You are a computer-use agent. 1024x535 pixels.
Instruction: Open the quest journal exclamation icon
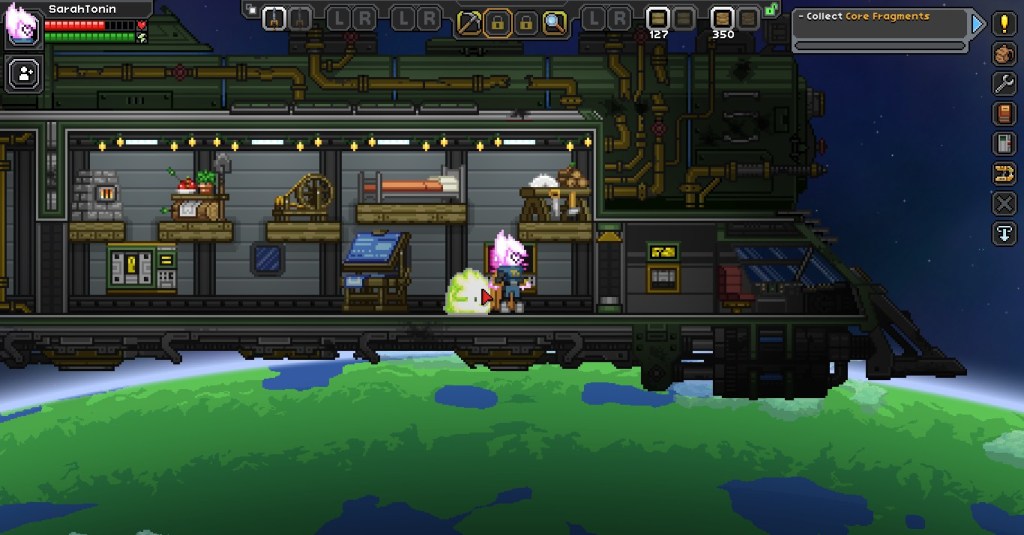(1004, 24)
